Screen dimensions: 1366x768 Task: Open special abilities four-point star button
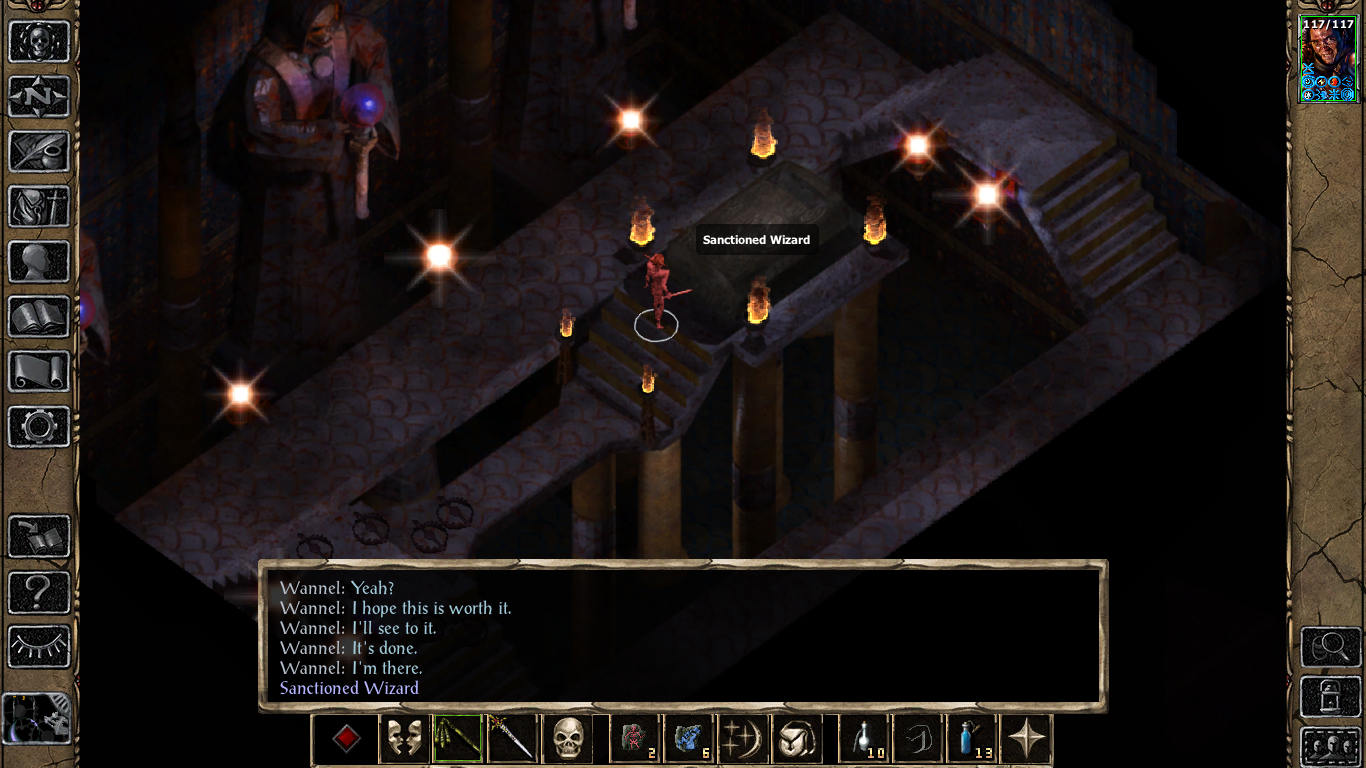click(1026, 740)
